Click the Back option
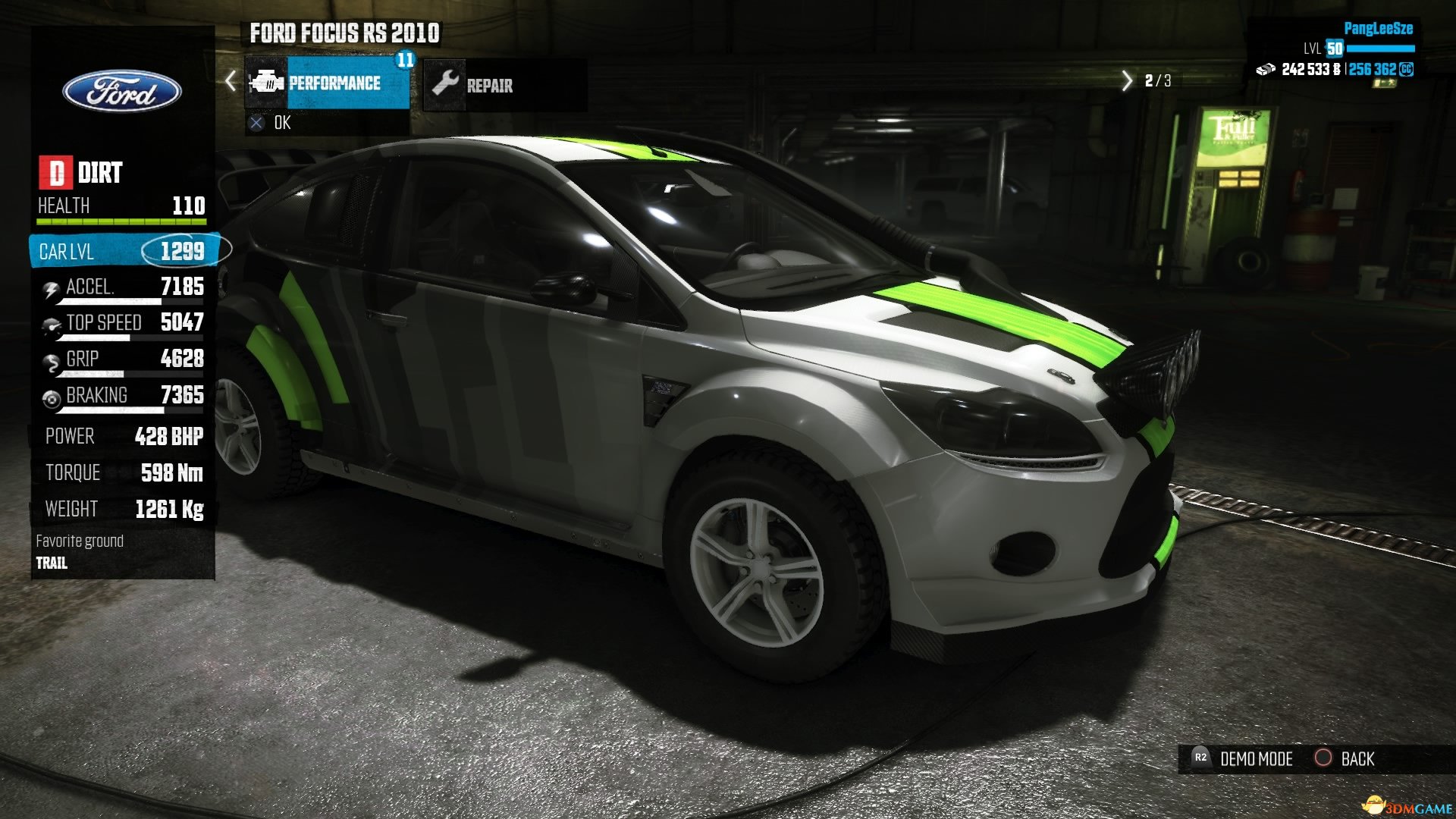 (x=1345, y=758)
